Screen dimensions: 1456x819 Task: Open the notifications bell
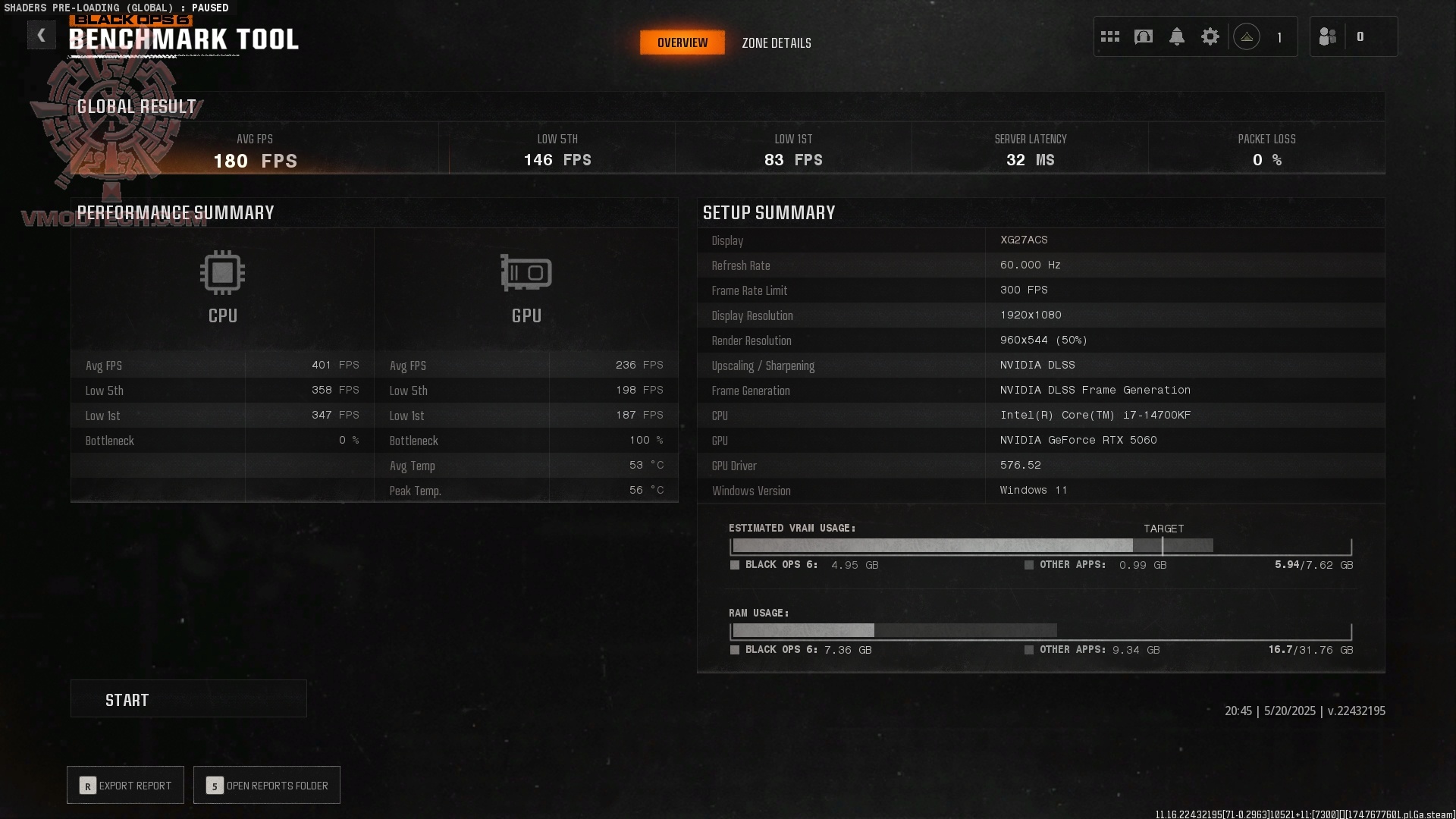1177,36
